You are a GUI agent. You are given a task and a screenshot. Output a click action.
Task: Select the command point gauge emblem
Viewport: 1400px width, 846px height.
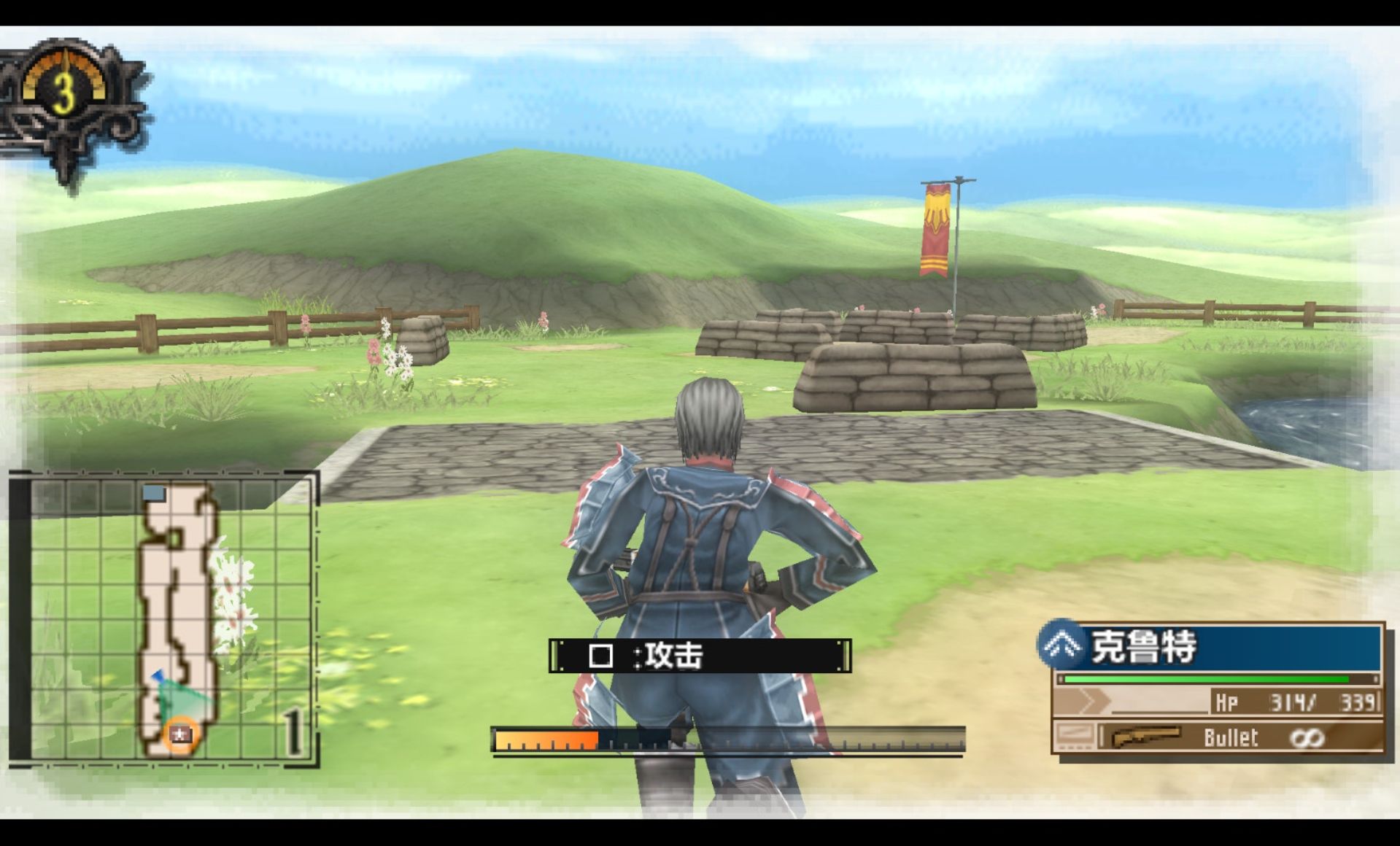[66, 95]
